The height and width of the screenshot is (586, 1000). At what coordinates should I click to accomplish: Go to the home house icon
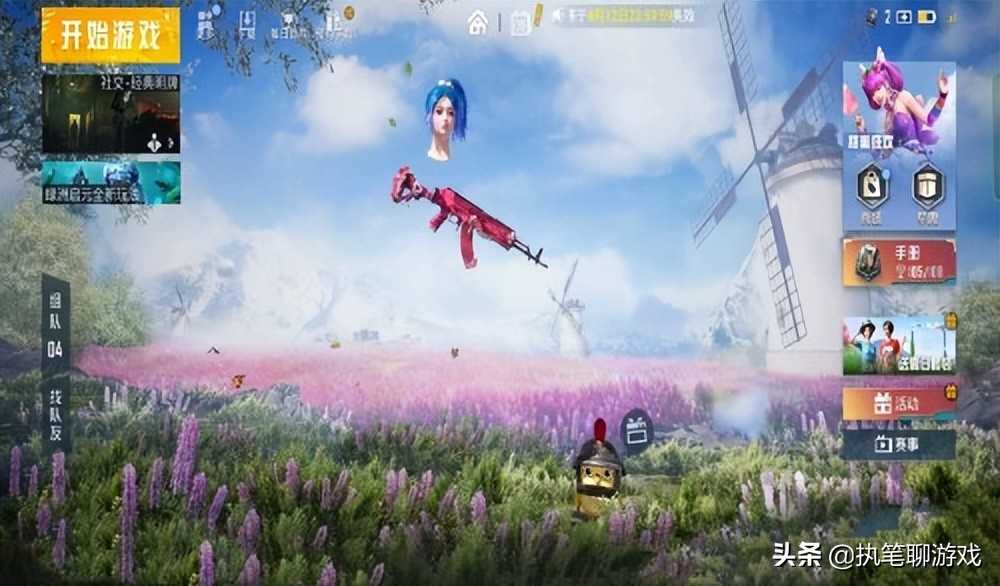pyautogui.click(x=478, y=22)
